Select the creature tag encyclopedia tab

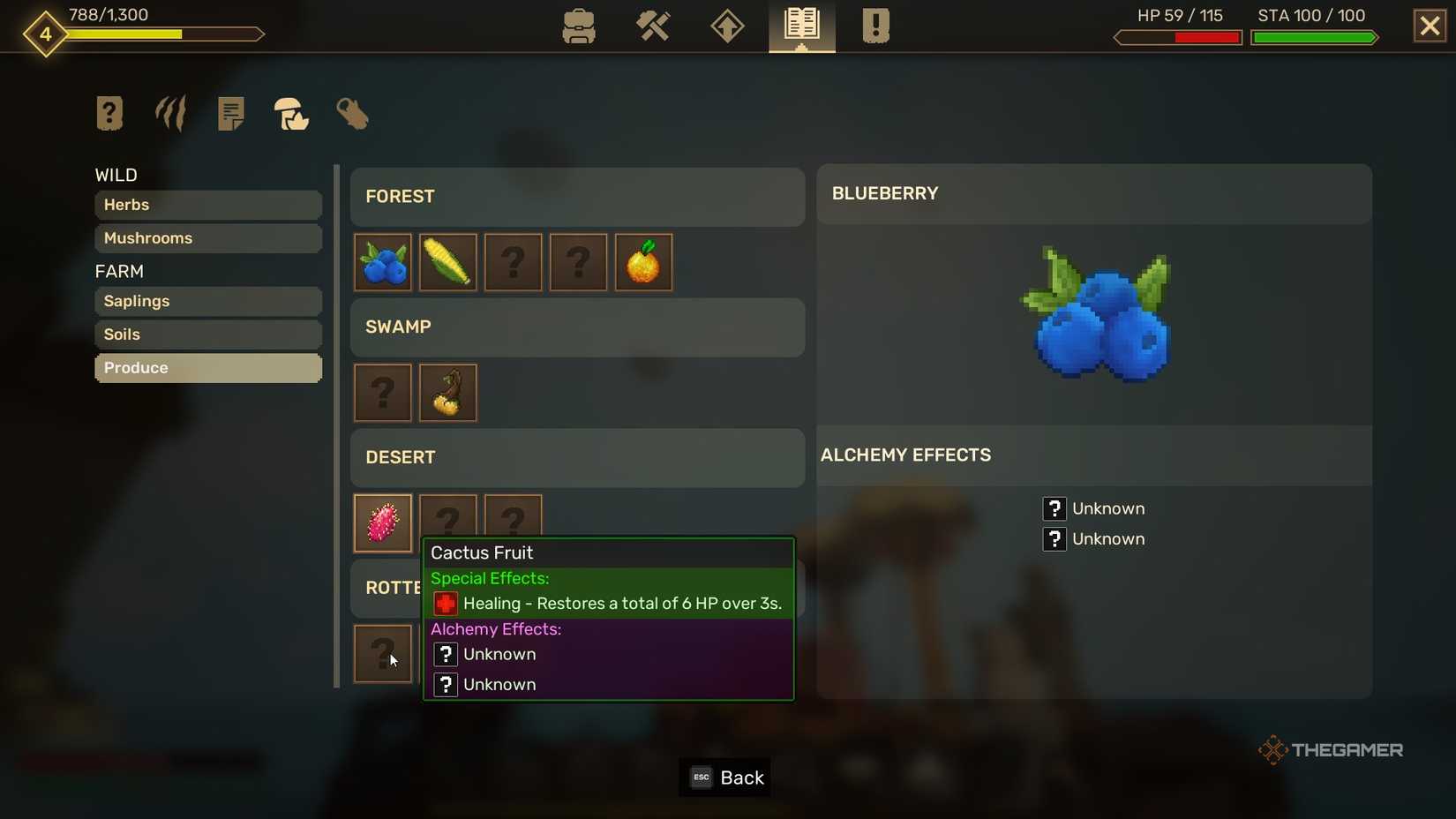point(352,114)
